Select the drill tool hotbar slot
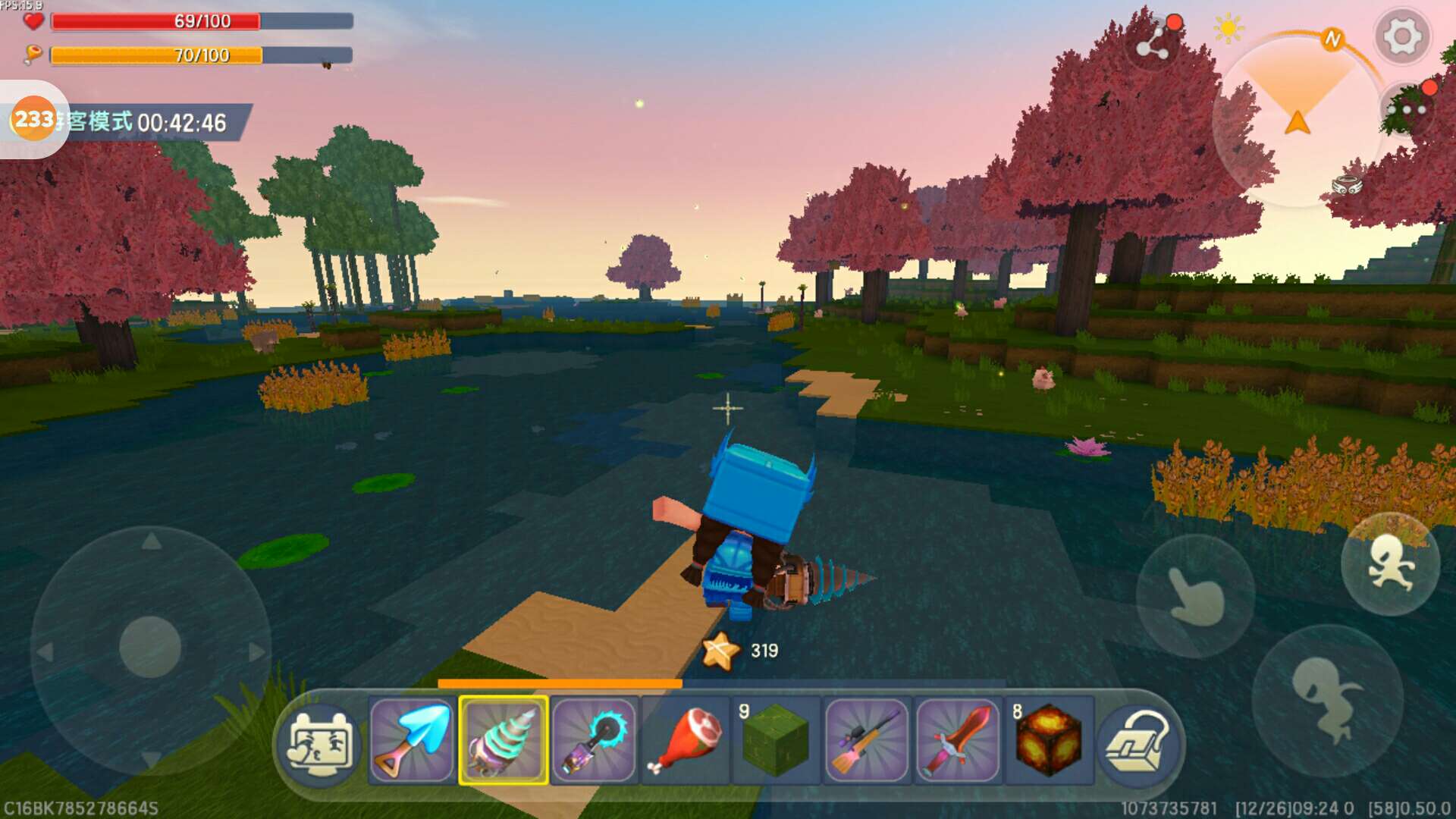Image resolution: width=1456 pixels, height=819 pixels. coord(503,741)
